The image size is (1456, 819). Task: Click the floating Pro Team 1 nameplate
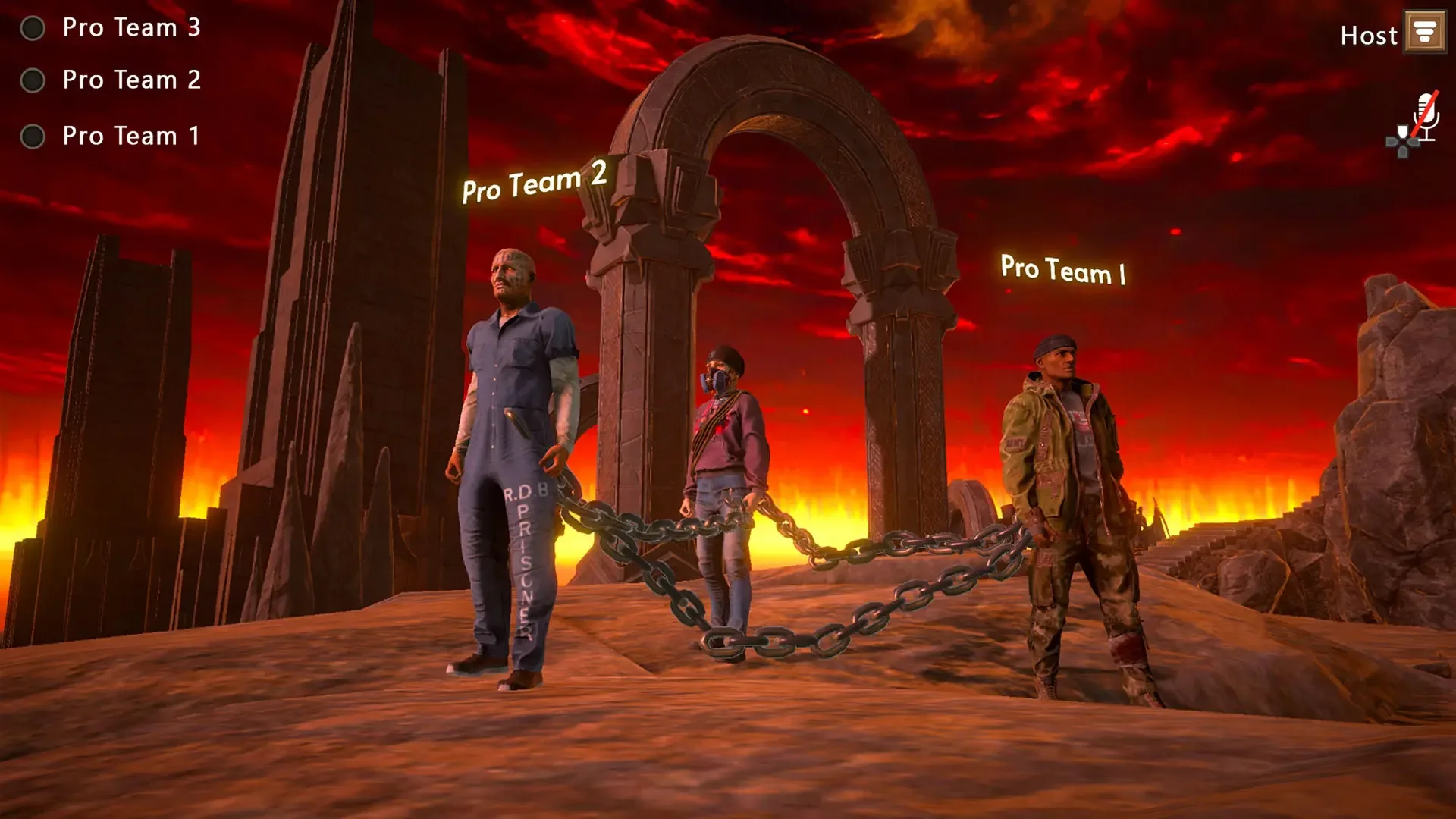(x=1063, y=270)
